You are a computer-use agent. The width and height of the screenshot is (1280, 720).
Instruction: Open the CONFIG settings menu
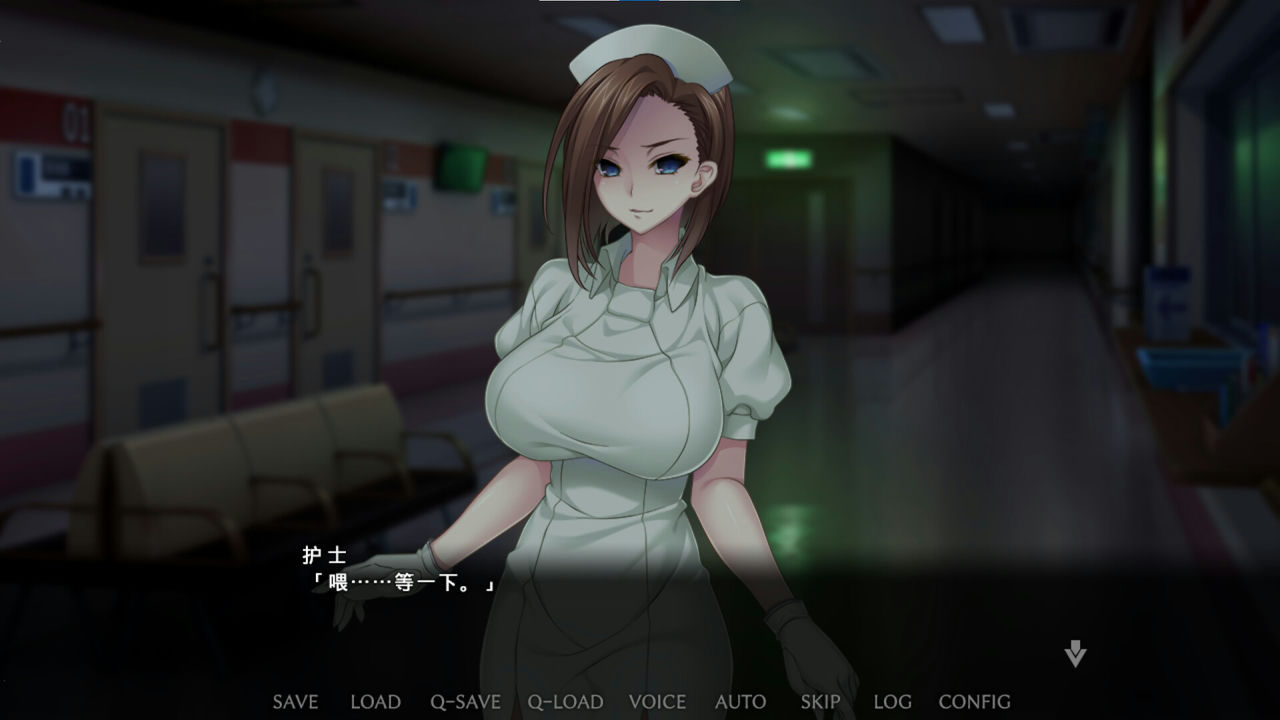pyautogui.click(x=974, y=701)
